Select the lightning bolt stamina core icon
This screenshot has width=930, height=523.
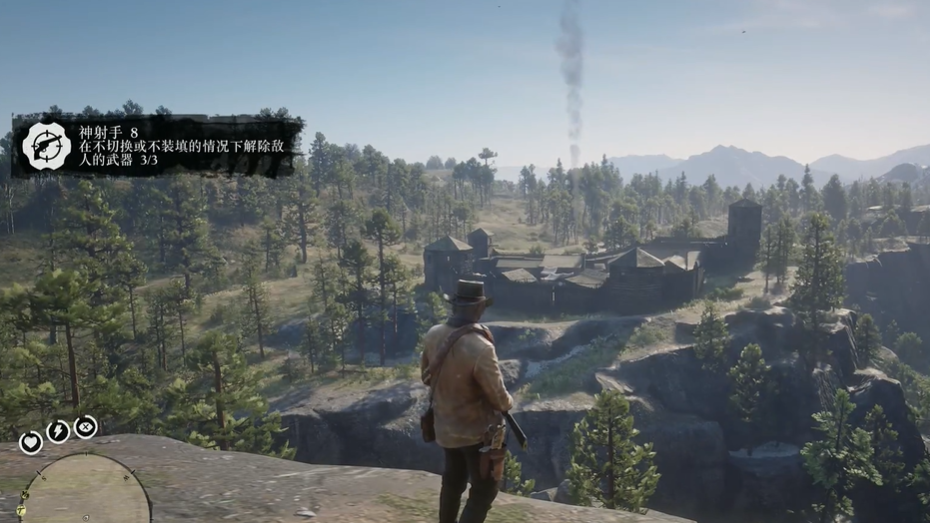(x=58, y=432)
